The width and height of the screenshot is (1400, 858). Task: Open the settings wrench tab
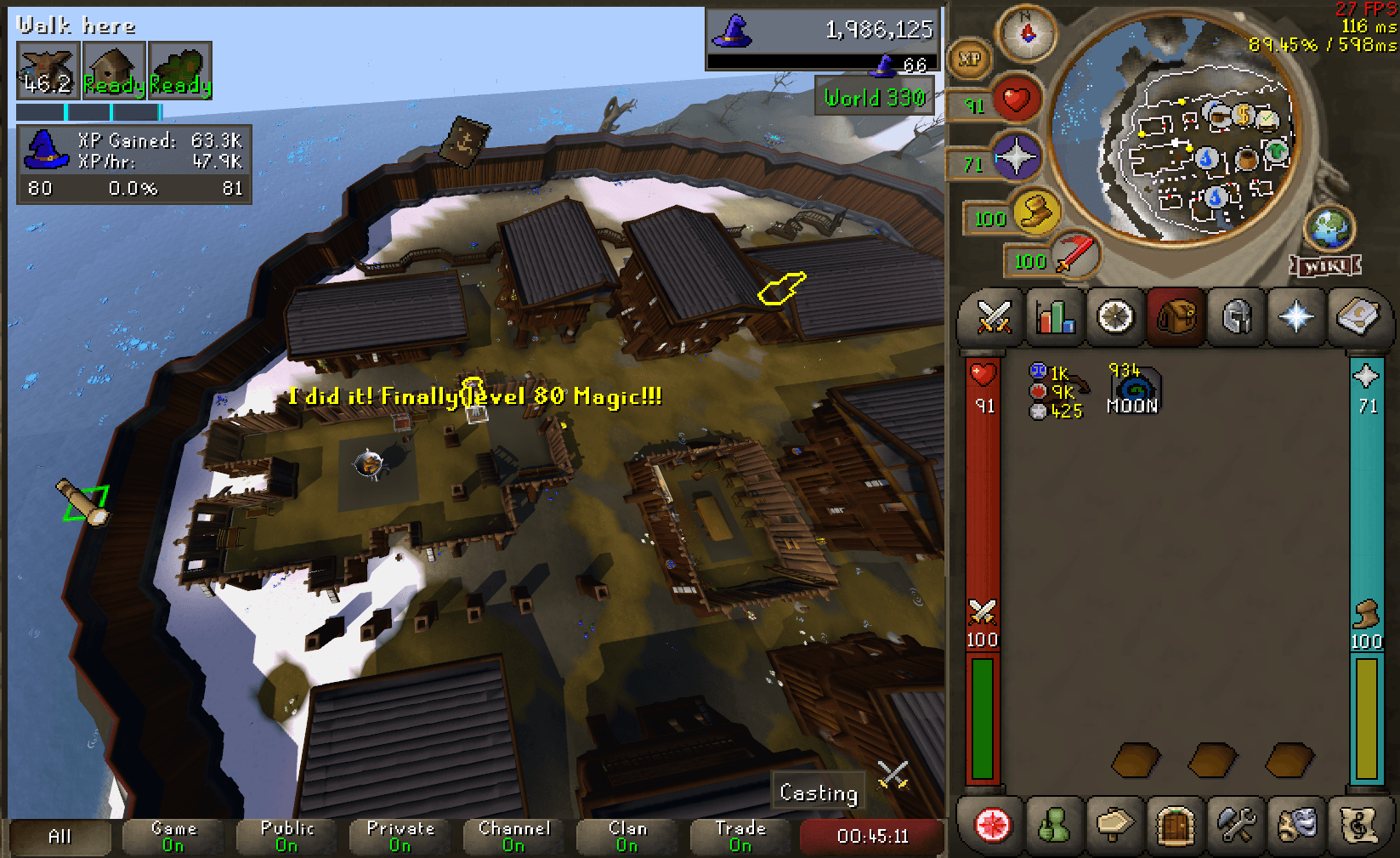pyautogui.click(x=1234, y=826)
